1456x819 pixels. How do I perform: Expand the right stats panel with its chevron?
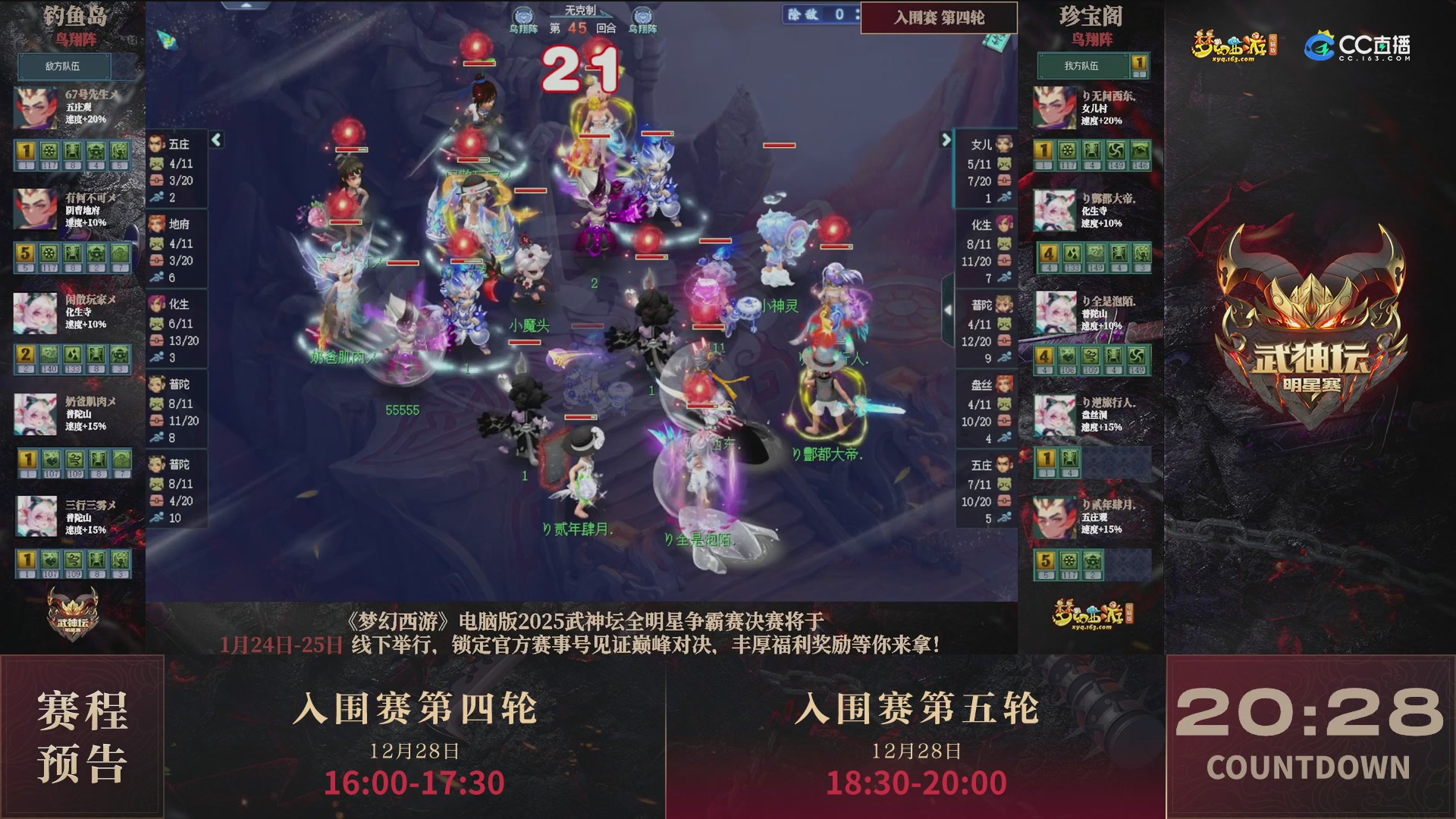click(945, 140)
